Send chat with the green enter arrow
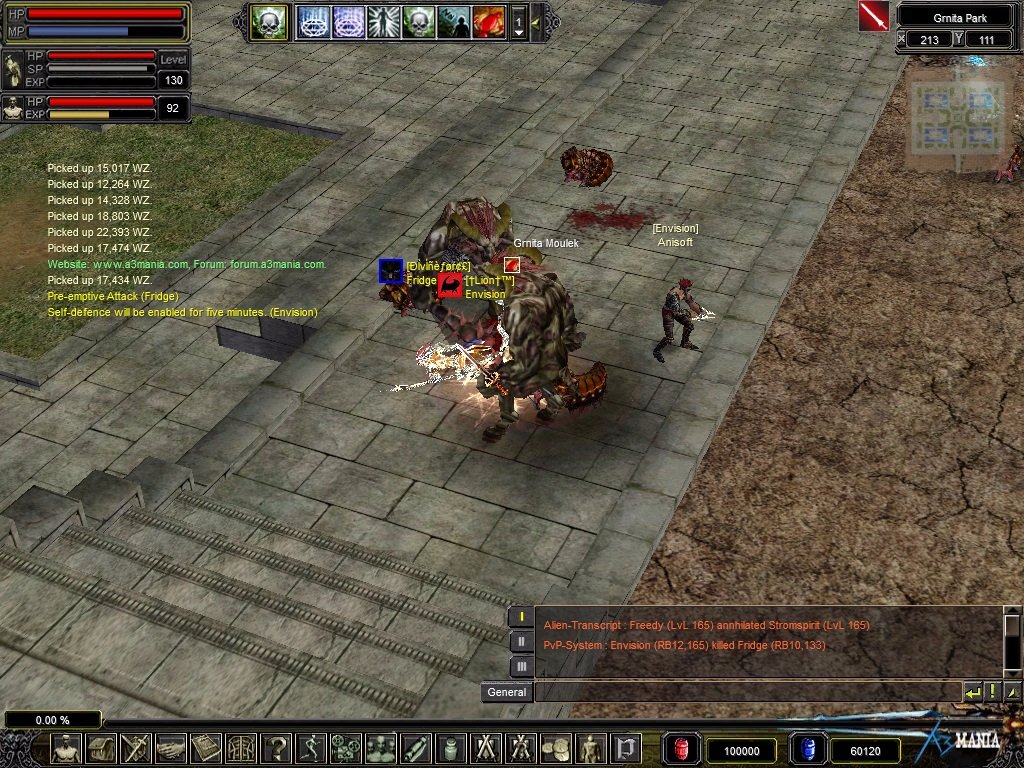 click(x=972, y=692)
